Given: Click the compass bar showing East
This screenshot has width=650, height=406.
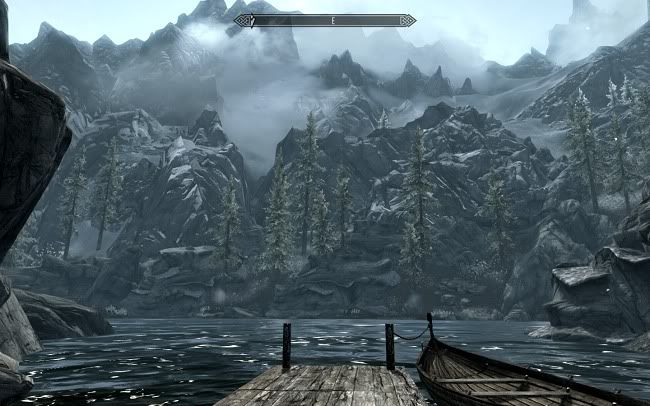Looking at the screenshot, I should (324, 20).
